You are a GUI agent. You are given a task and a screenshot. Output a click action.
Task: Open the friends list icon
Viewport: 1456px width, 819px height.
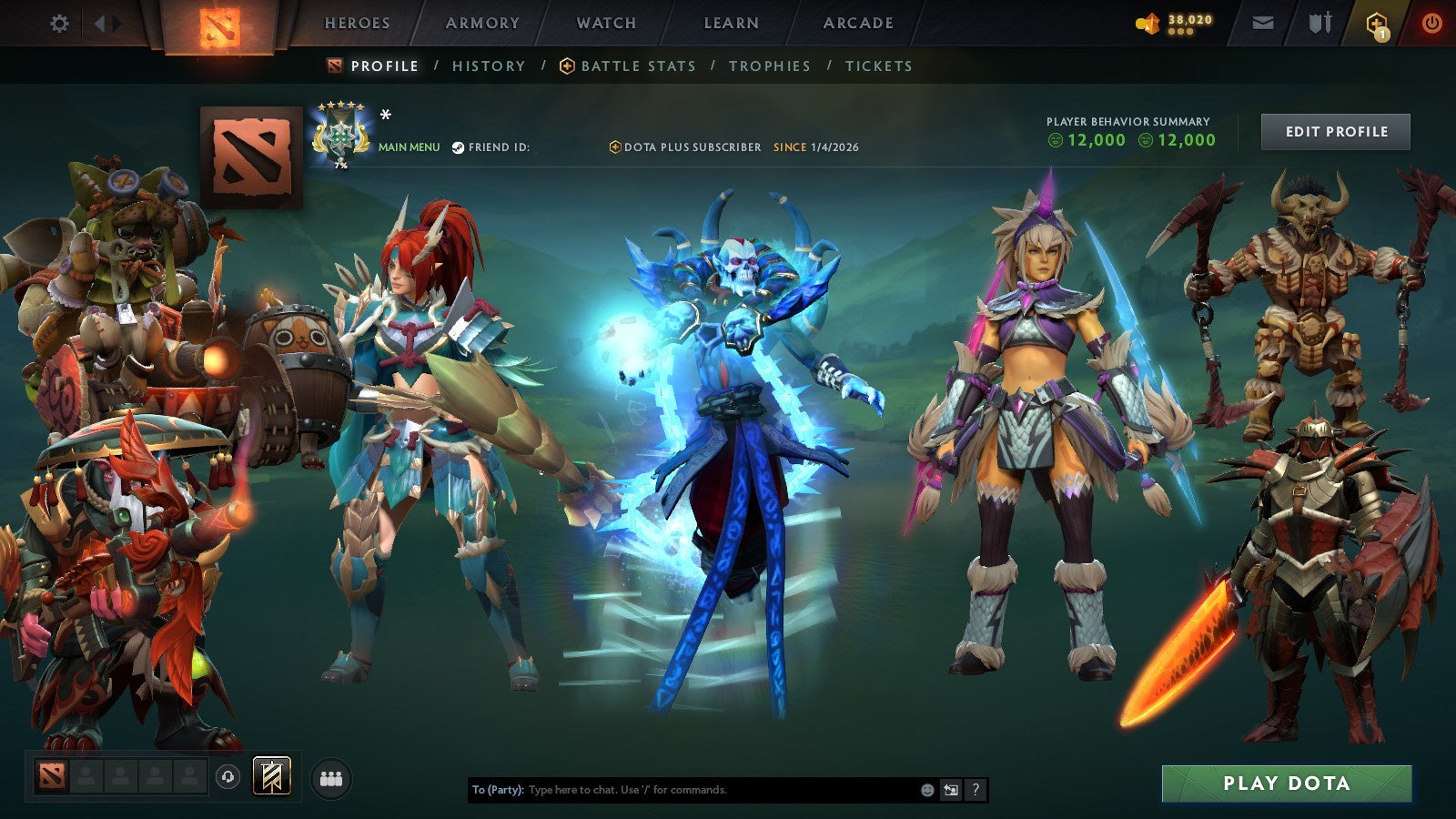coord(333,775)
